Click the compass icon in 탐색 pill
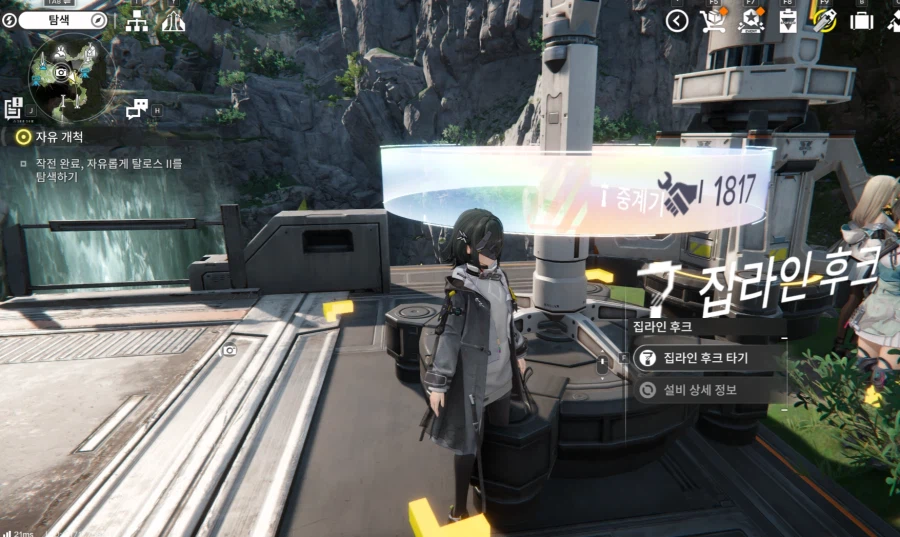Image resolution: width=900 pixels, height=537 pixels. [99, 20]
